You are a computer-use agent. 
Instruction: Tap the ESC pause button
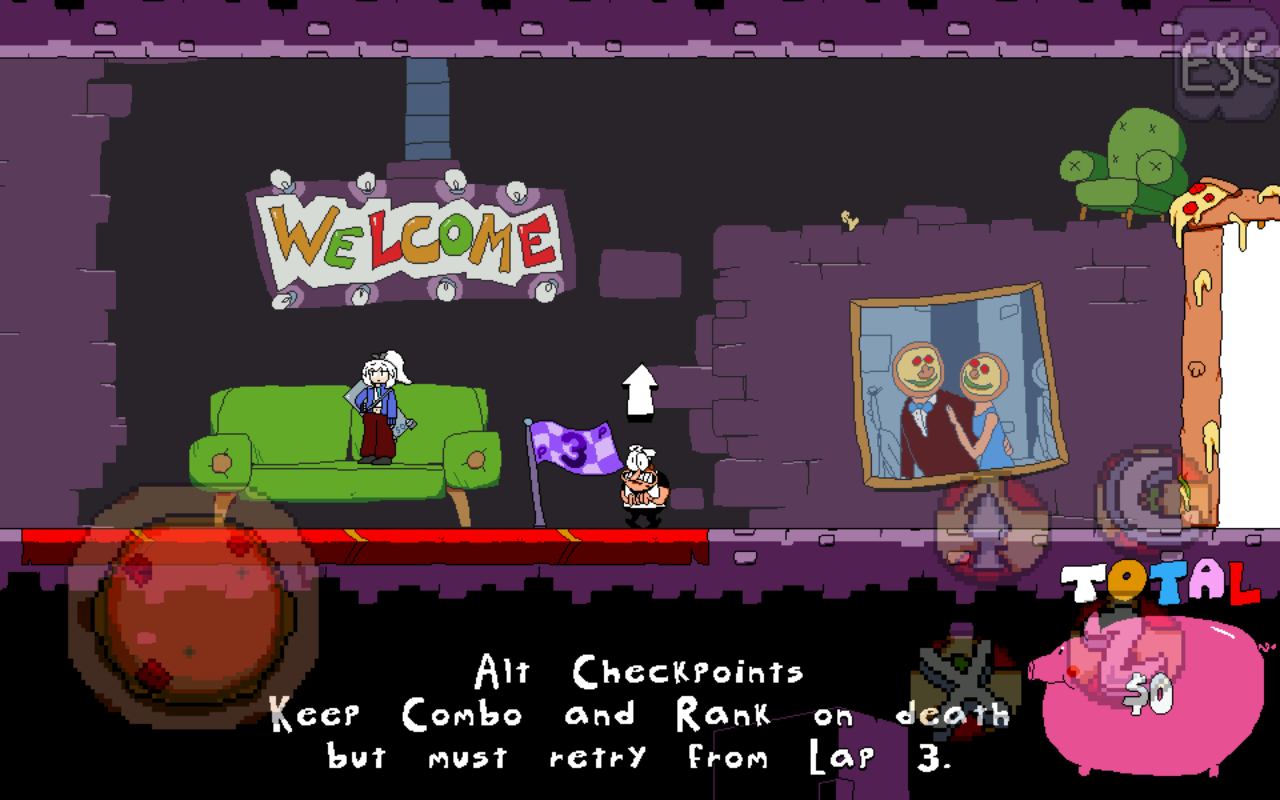tap(1225, 66)
